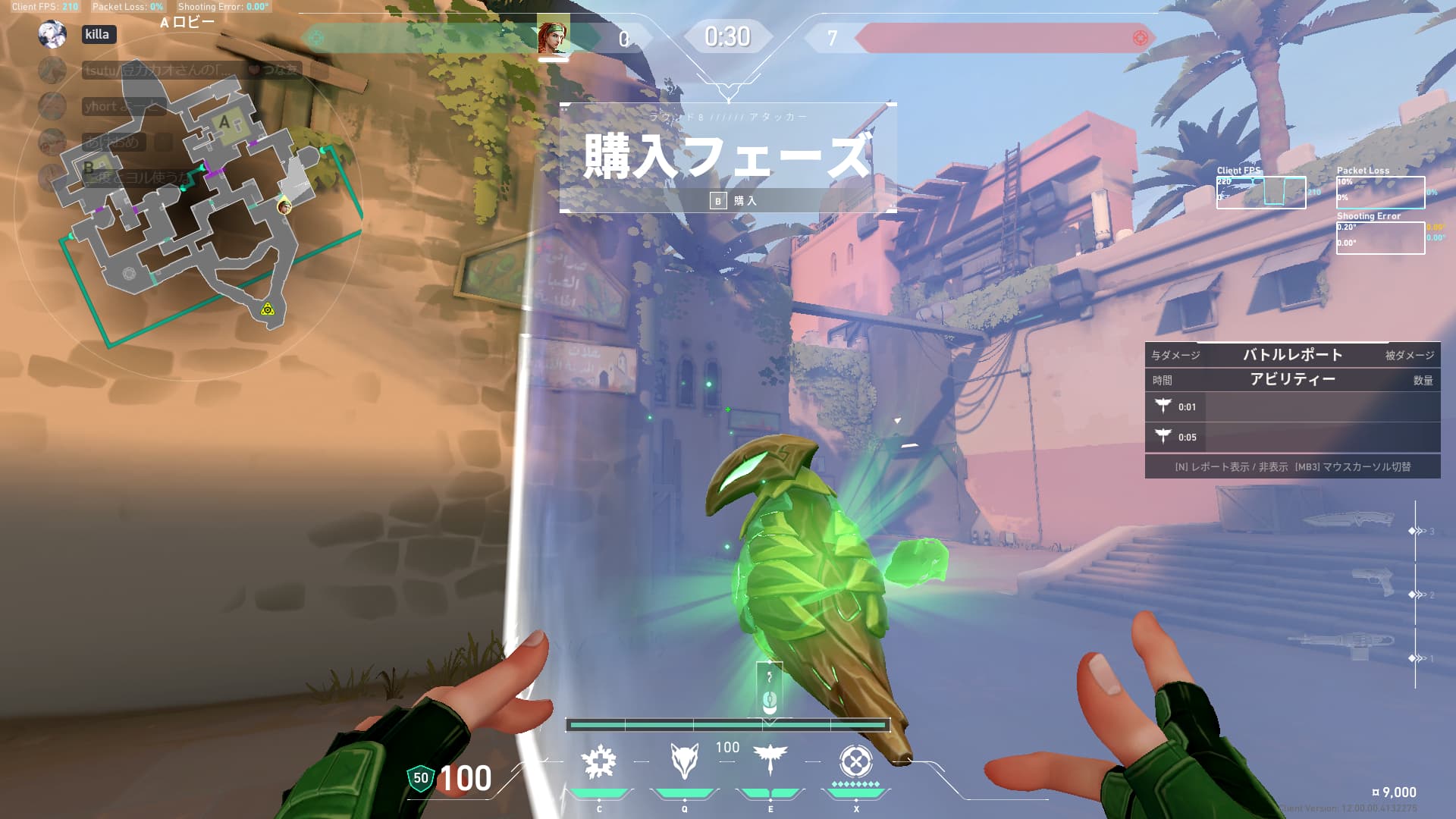The width and height of the screenshot is (1456, 819).
Task: Toggle mouse cursor via the [MB3] マウスカーソル切替 label
Action: click(1357, 468)
